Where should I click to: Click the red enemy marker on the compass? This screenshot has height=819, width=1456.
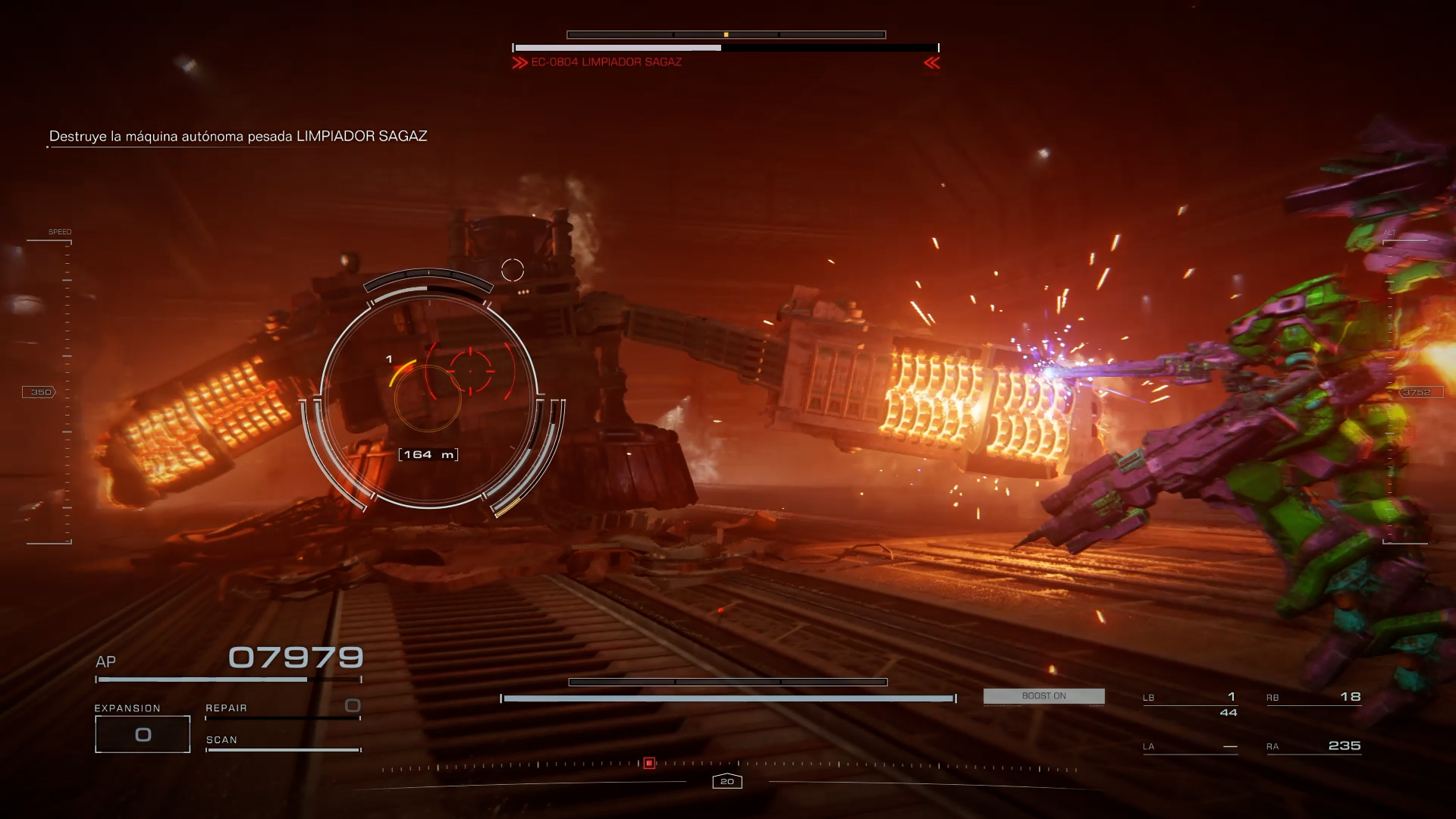click(649, 763)
